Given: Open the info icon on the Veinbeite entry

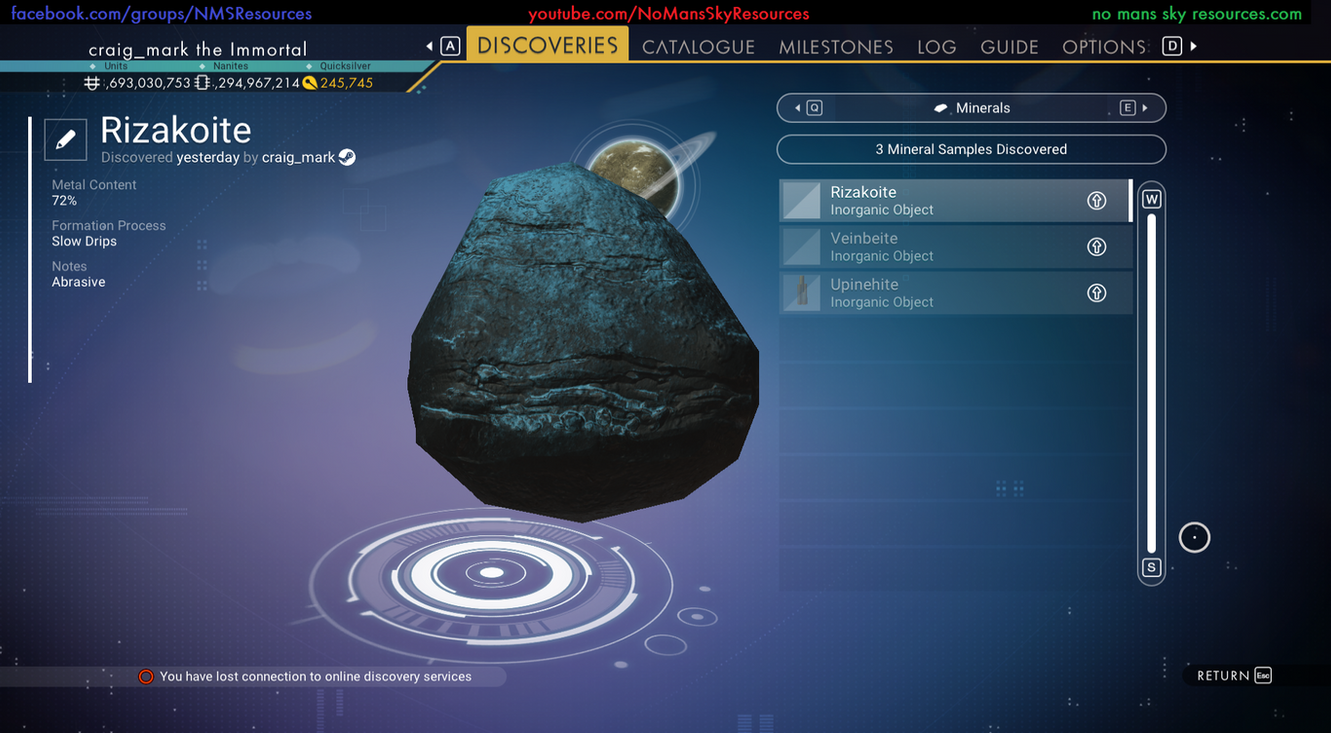Looking at the screenshot, I should coord(1096,246).
